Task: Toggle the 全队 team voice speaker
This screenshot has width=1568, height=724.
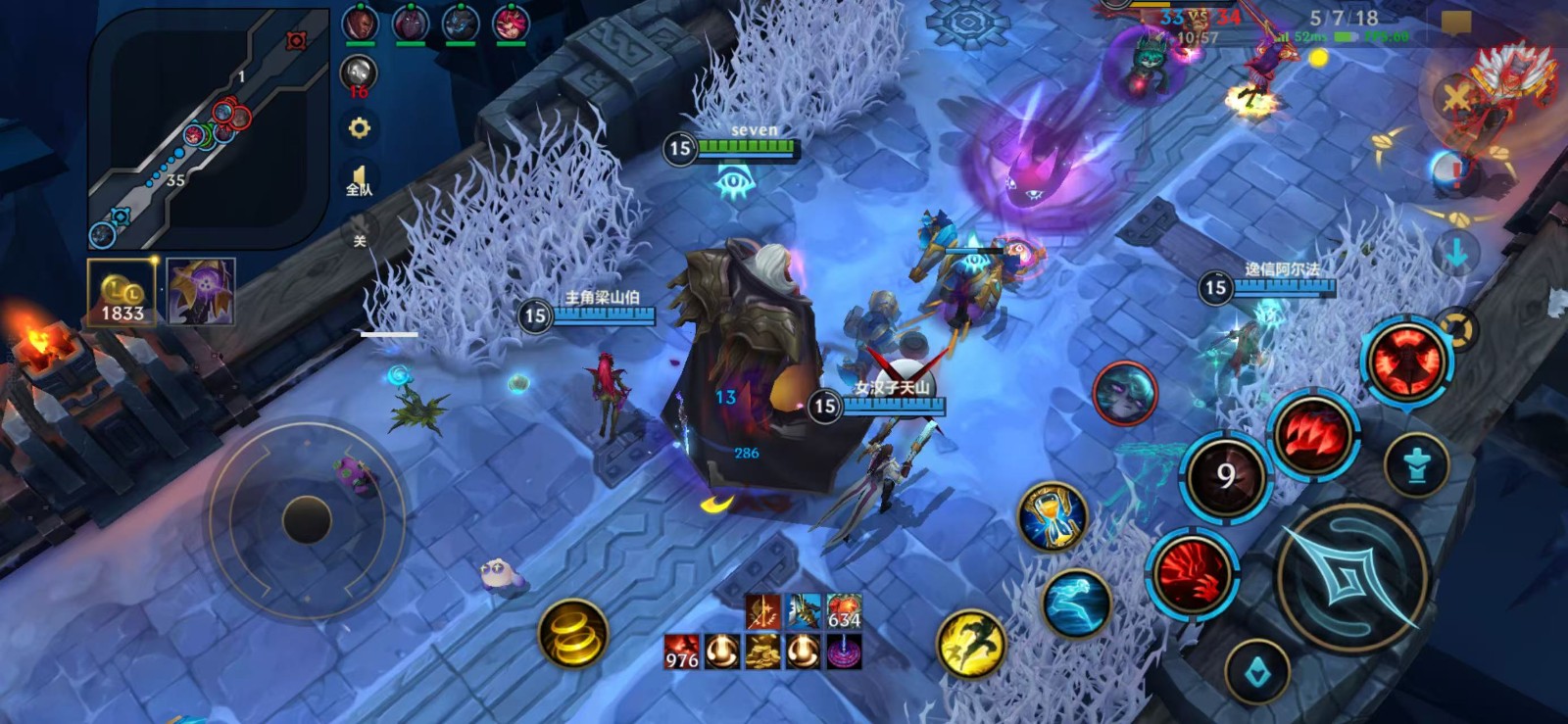Action: [x=360, y=181]
